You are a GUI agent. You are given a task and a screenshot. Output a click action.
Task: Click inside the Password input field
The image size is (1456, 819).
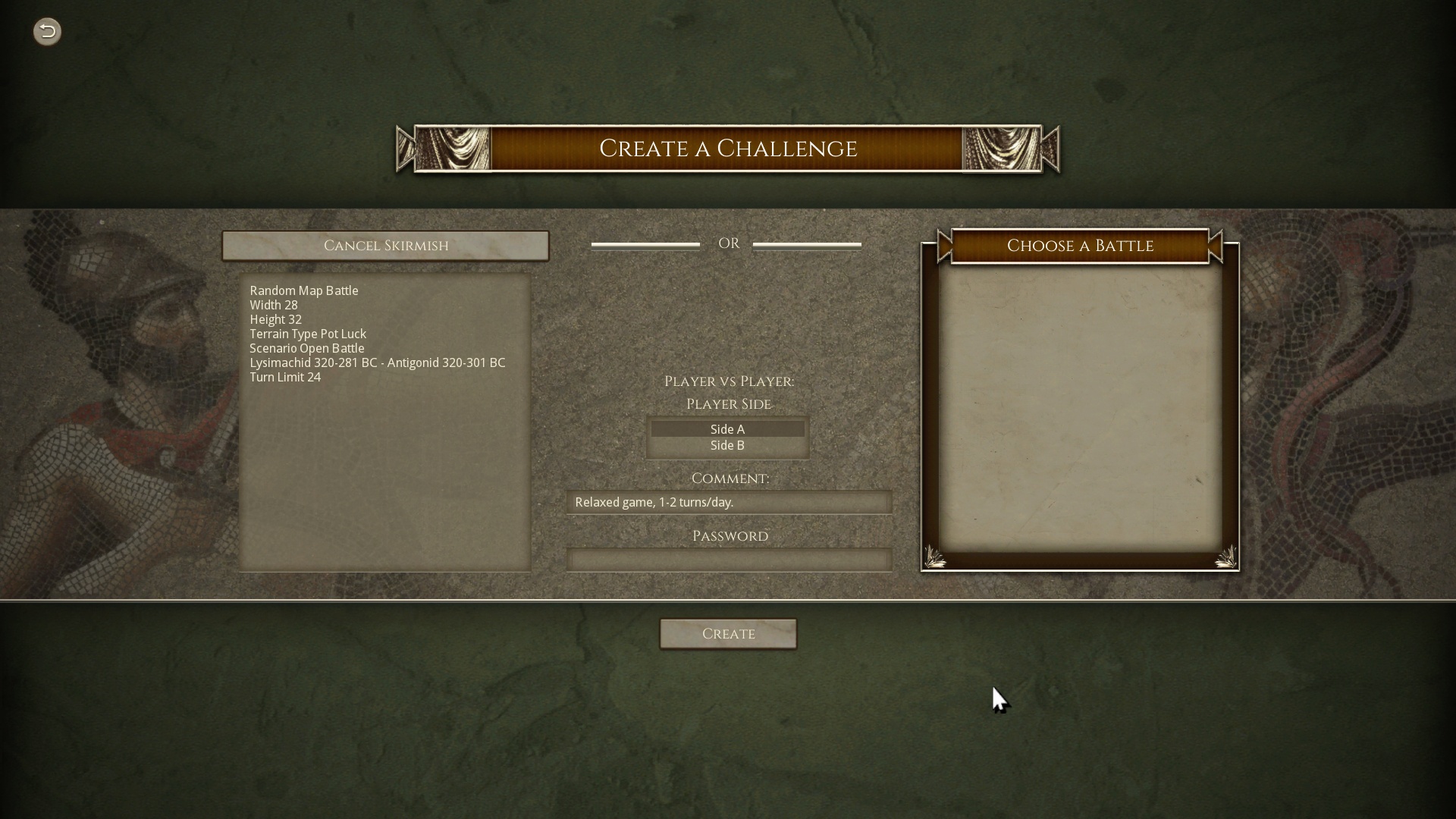728,559
